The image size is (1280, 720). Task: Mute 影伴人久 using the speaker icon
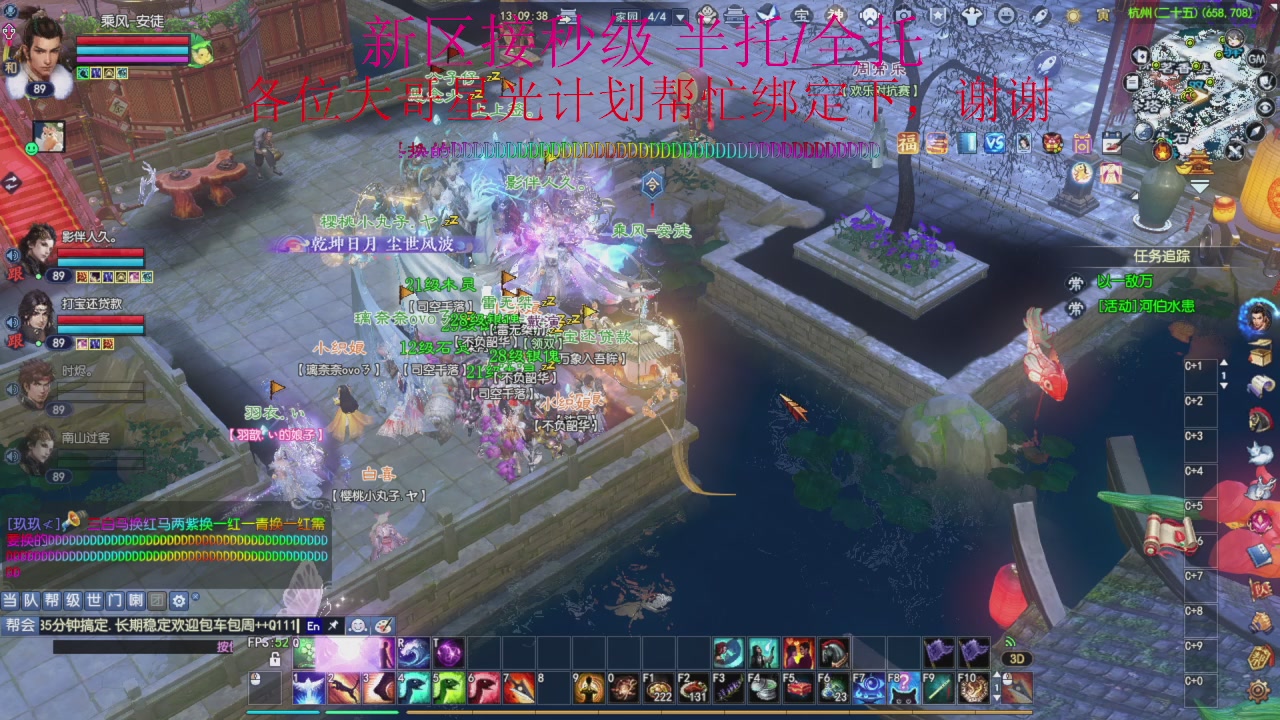point(12,255)
